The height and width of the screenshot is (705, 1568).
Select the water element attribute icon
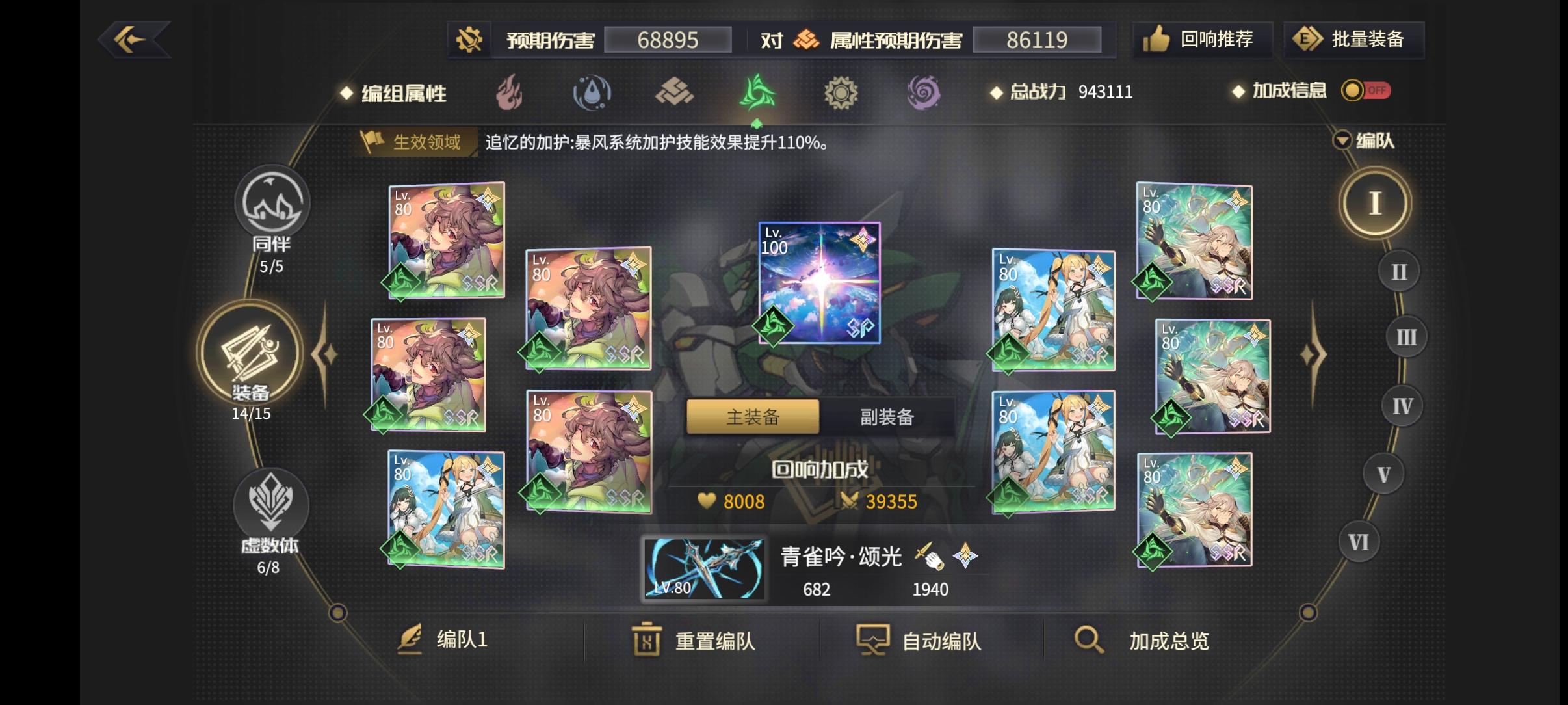(x=592, y=93)
